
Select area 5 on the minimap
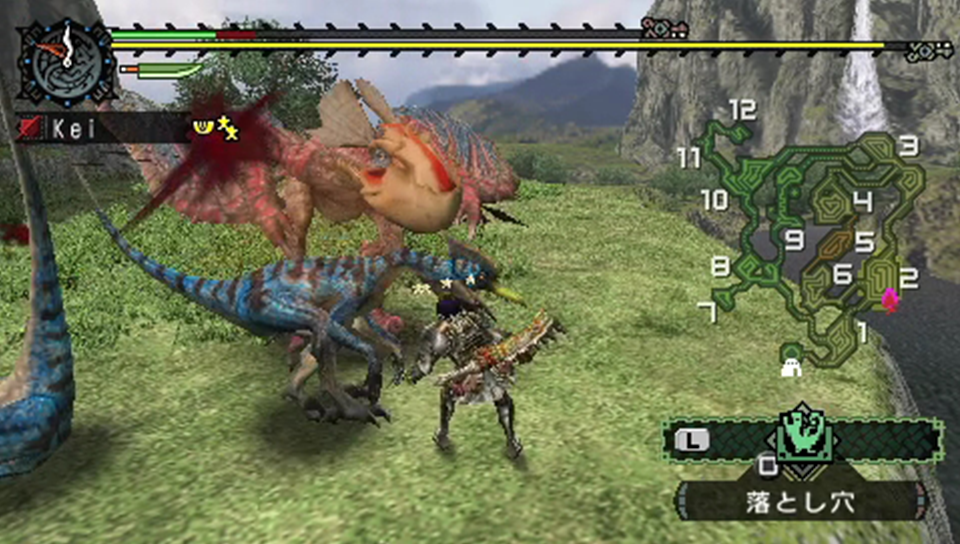click(x=864, y=242)
